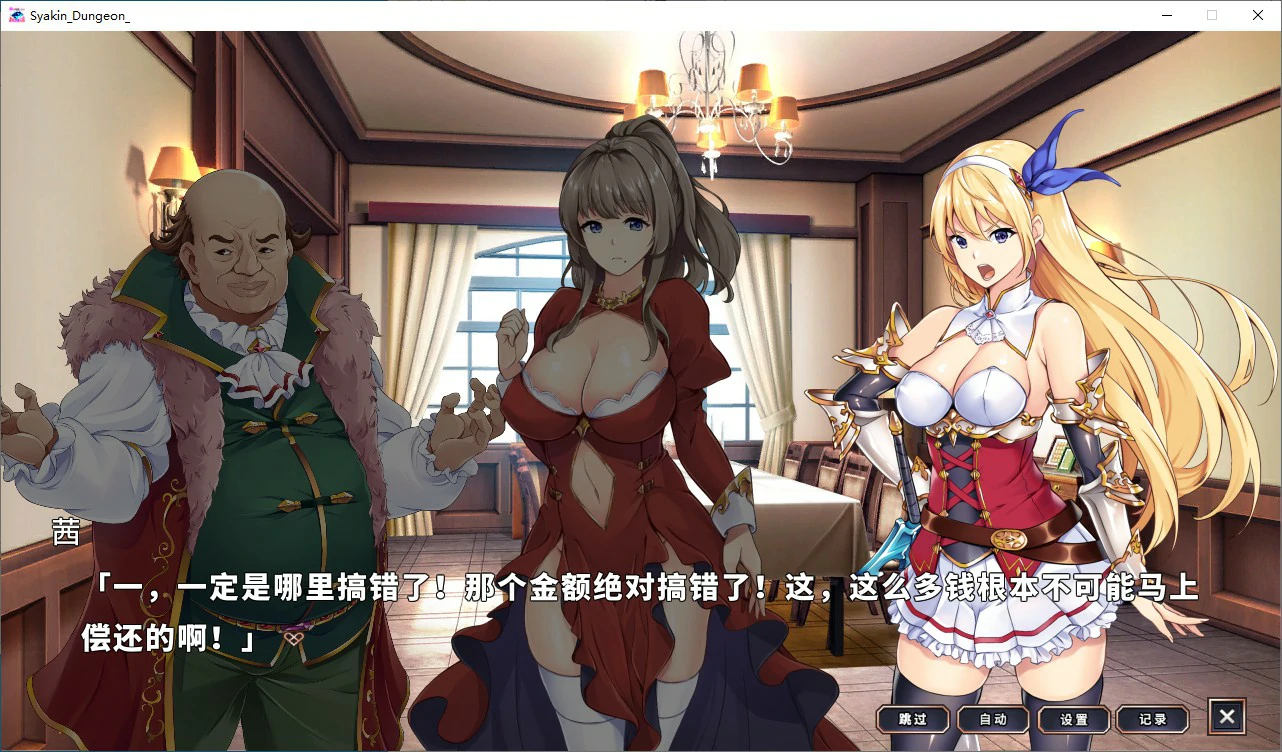Click the dining table in the background
The image size is (1282, 752).
(x=800, y=510)
